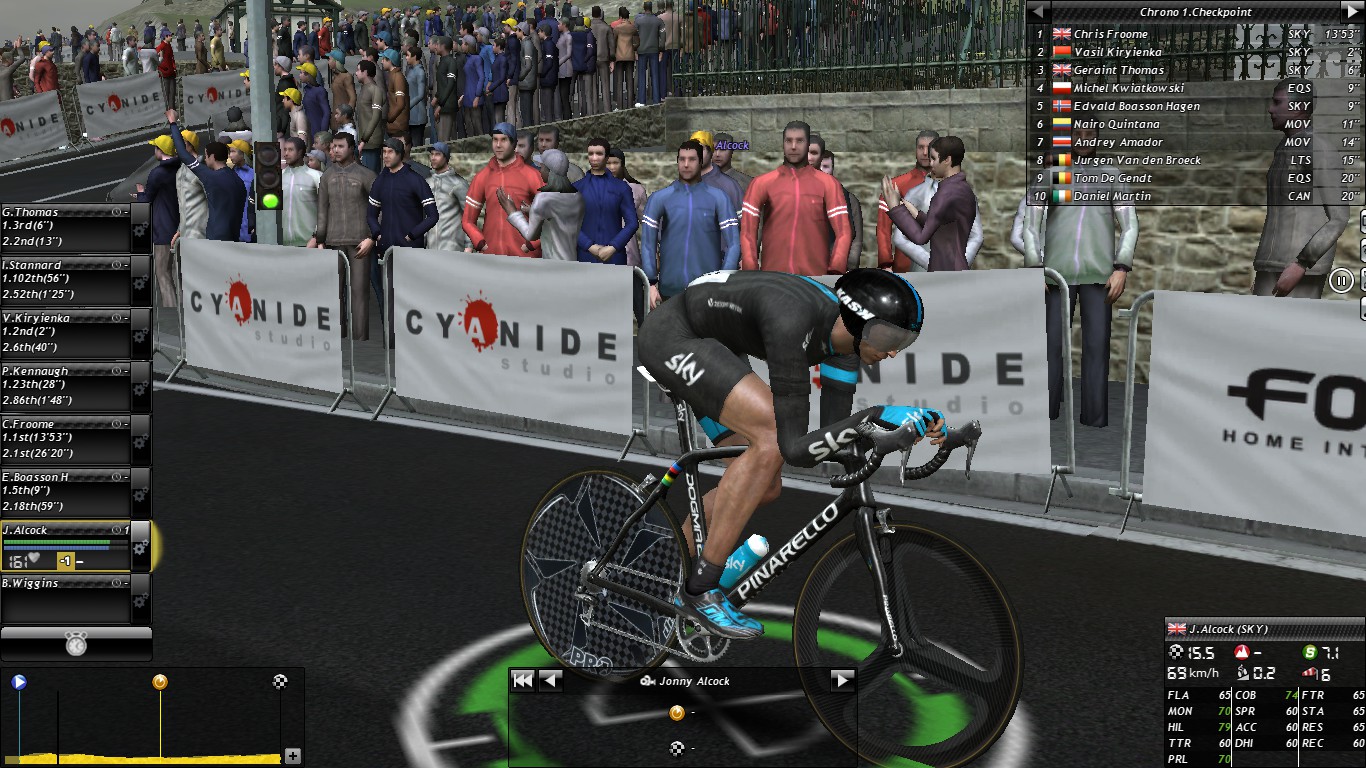Image resolution: width=1366 pixels, height=768 pixels.
Task: Expand the stage profile with the plus button
Action: point(293,756)
